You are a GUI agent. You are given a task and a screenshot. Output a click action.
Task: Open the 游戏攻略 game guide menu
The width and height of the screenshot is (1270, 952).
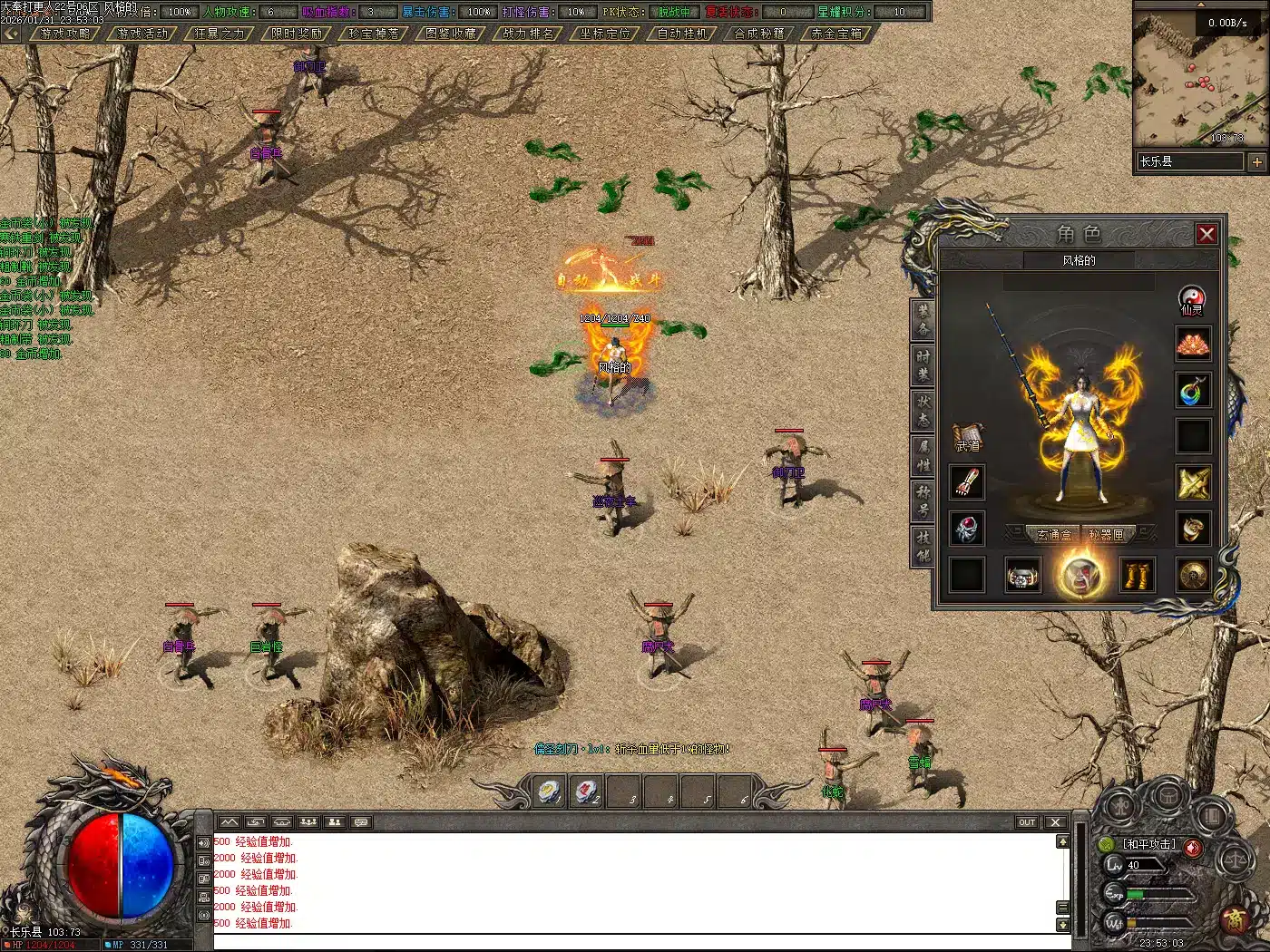tap(66, 34)
